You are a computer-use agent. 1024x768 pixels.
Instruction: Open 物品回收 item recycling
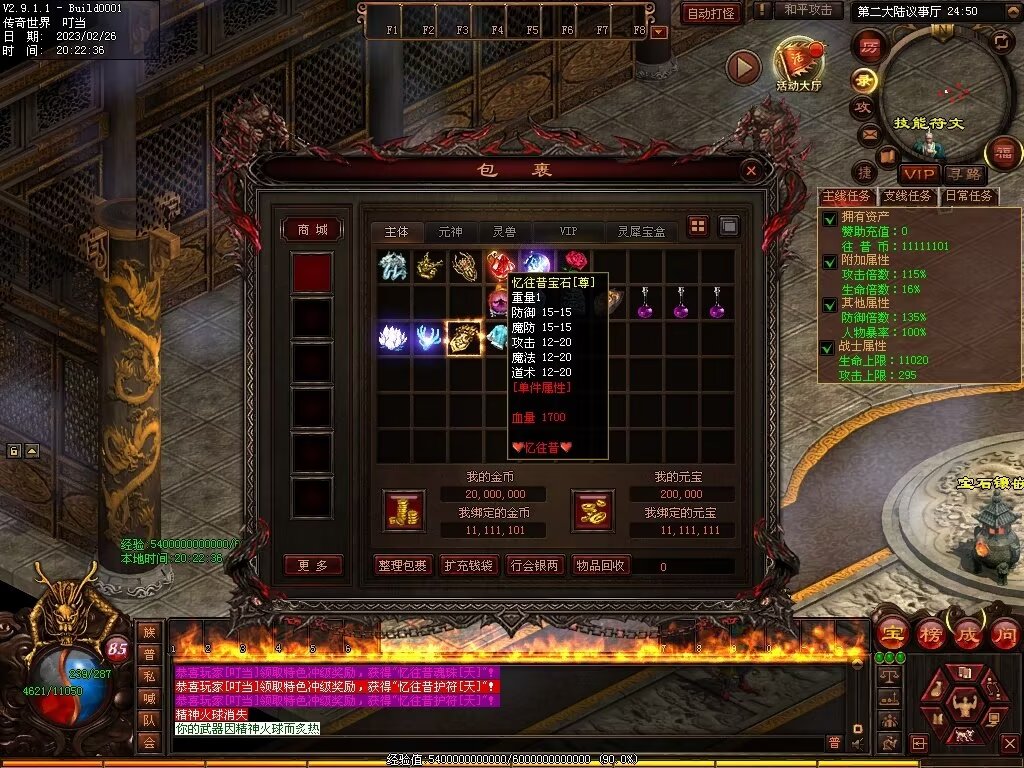coord(601,566)
